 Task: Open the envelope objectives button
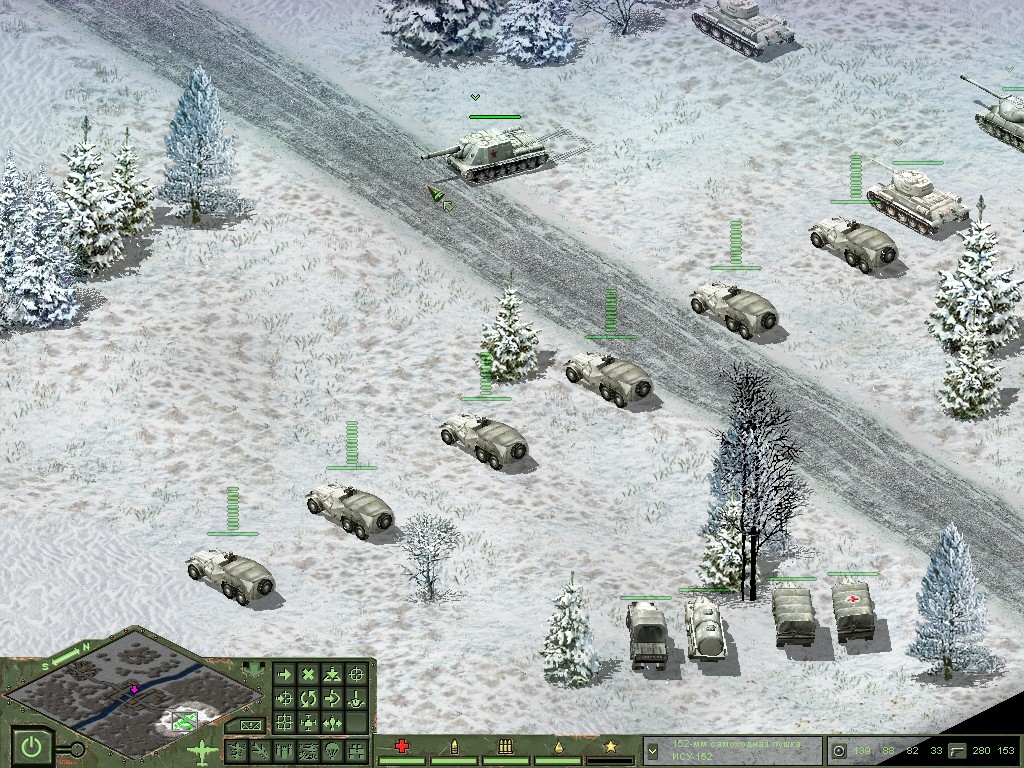(x=249, y=724)
